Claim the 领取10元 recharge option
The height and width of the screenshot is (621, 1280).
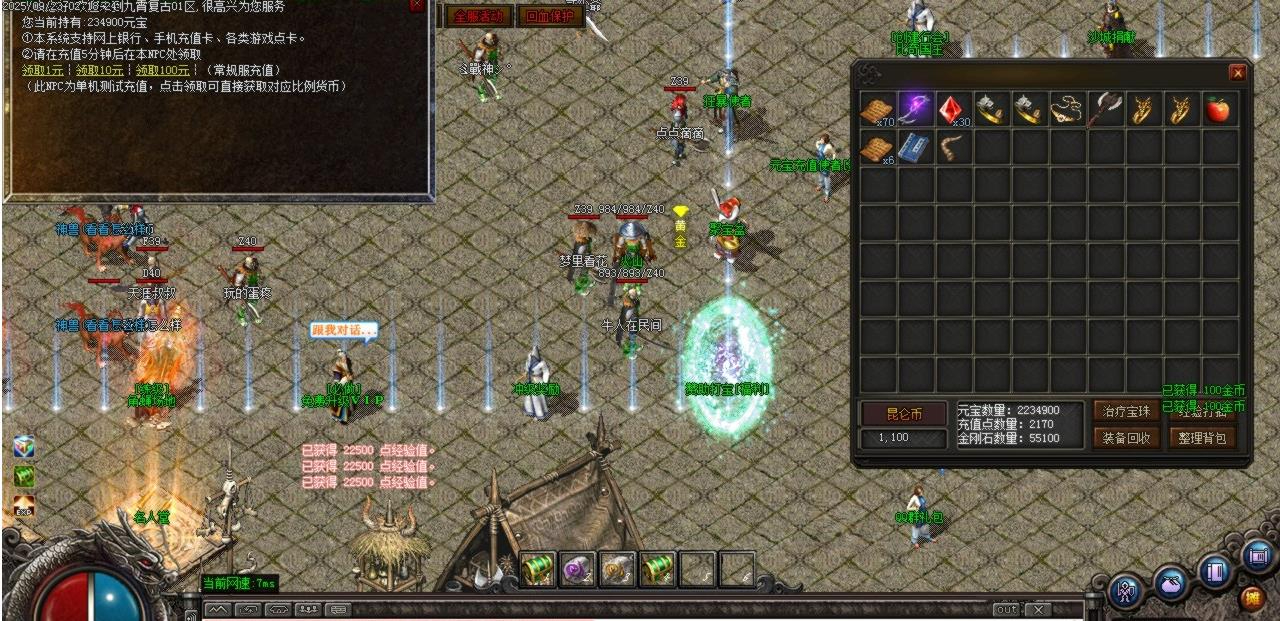click(101, 70)
